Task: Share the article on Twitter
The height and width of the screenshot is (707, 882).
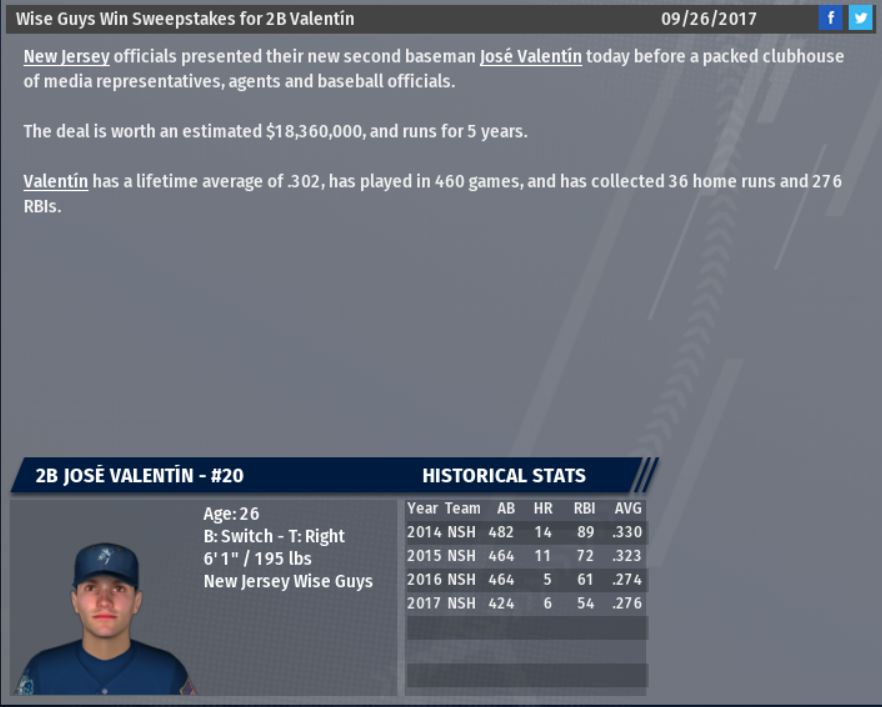Action: click(860, 18)
